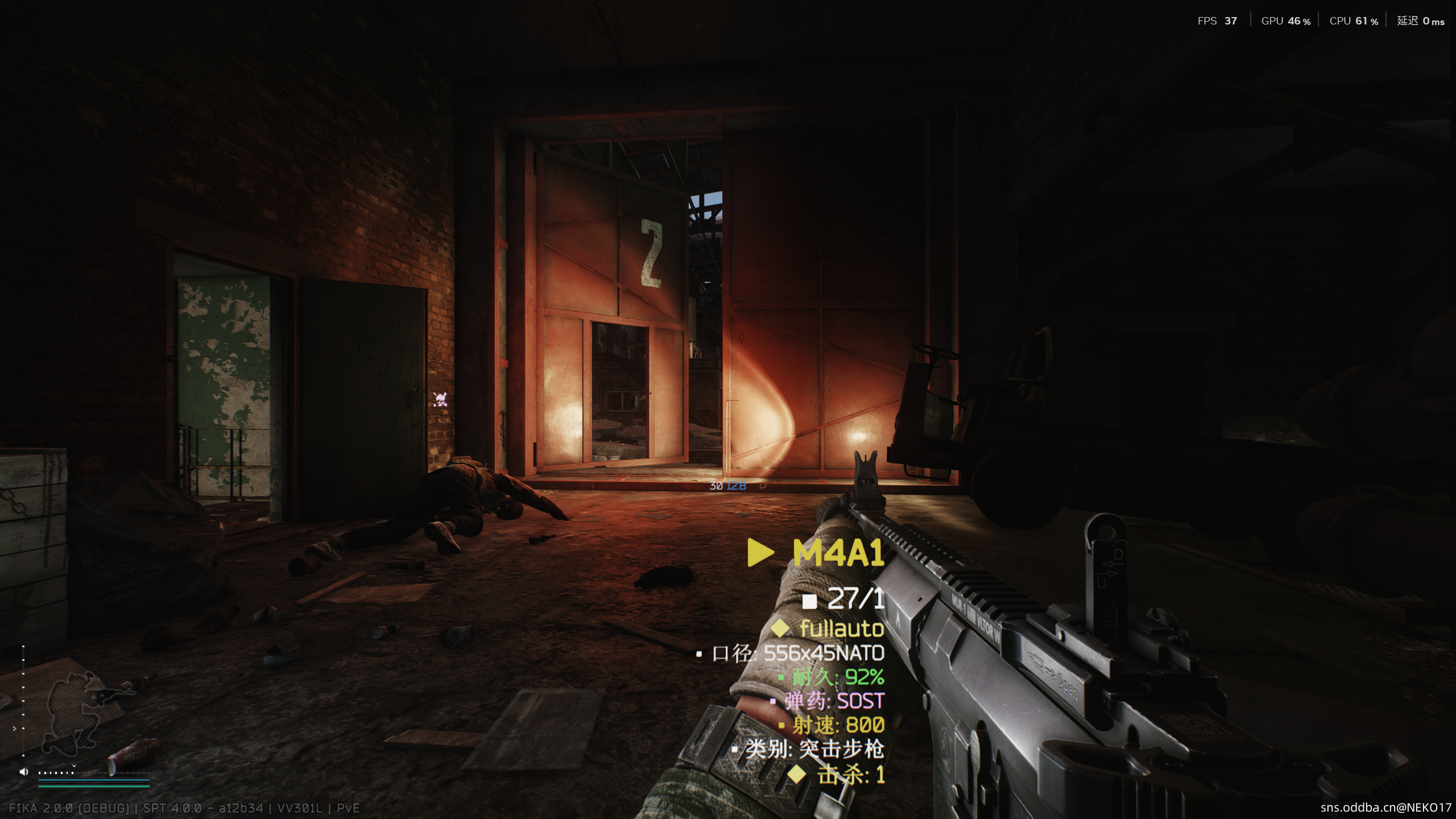Image resolution: width=1456 pixels, height=819 pixels.
Task: Click the speaker noise level icon
Action: pyautogui.click(x=24, y=772)
